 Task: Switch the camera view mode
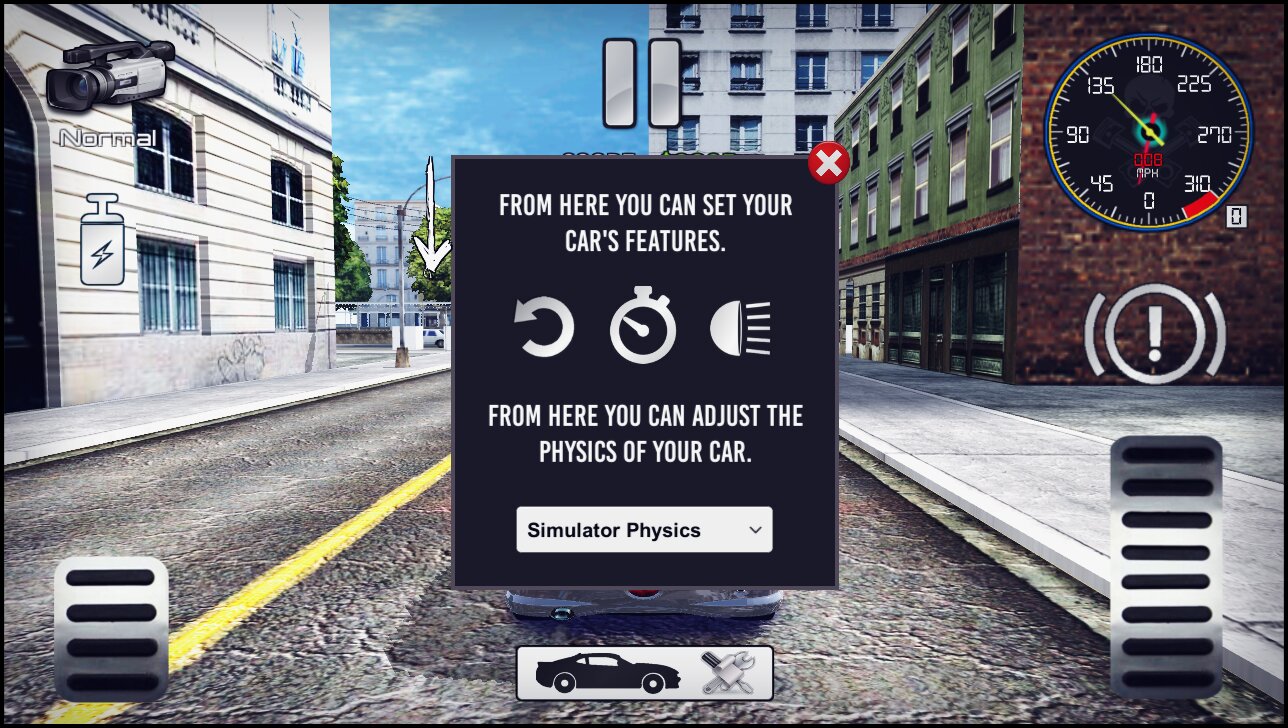coord(109,80)
